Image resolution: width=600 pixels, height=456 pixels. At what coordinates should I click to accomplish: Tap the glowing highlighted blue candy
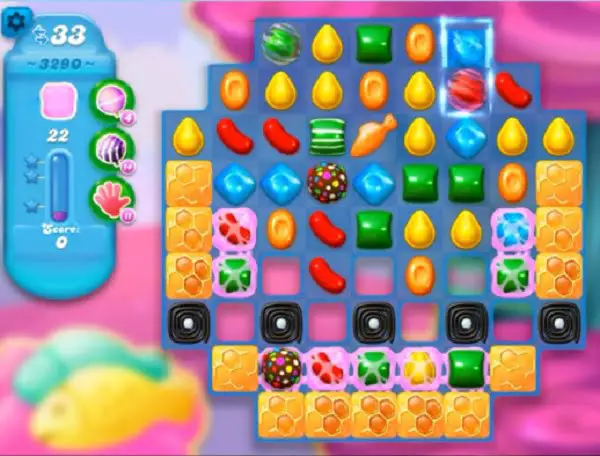(x=466, y=44)
